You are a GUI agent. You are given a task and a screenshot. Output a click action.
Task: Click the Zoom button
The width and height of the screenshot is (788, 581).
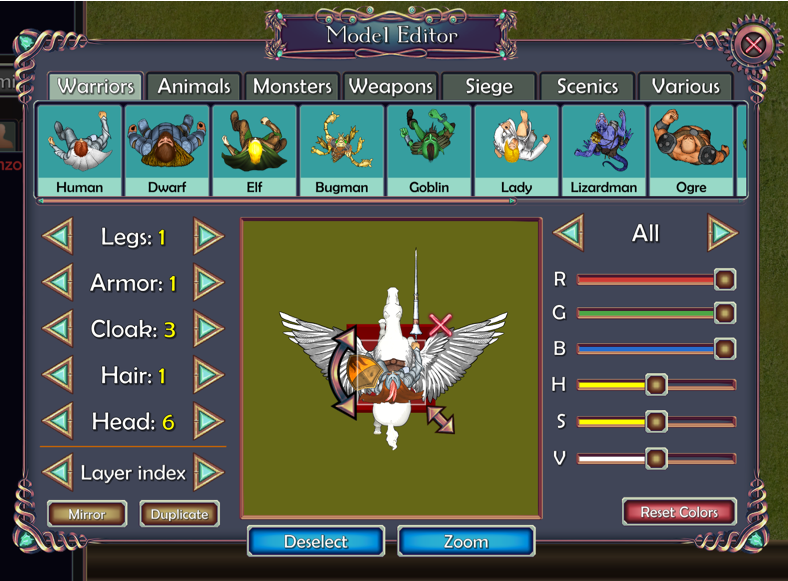click(466, 542)
